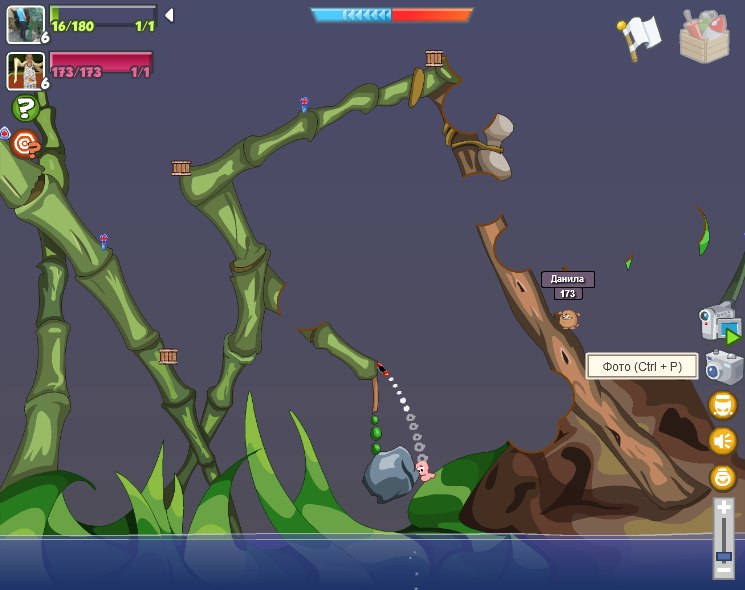The image size is (745, 590).
Task: Click the orange target hint icon
Action: tap(25, 146)
